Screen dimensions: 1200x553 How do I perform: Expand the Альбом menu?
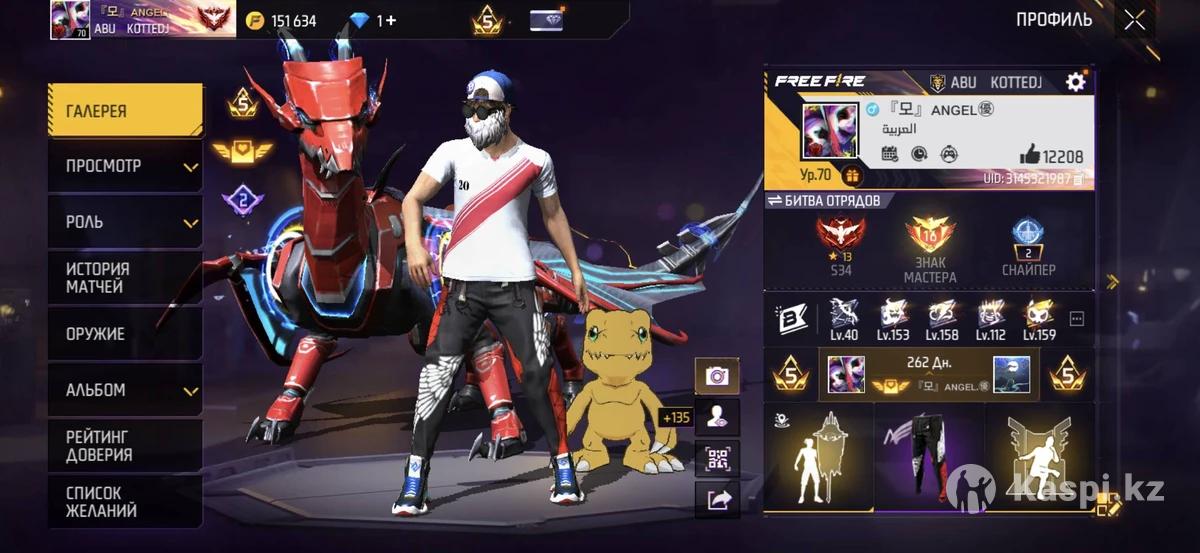click(125, 390)
